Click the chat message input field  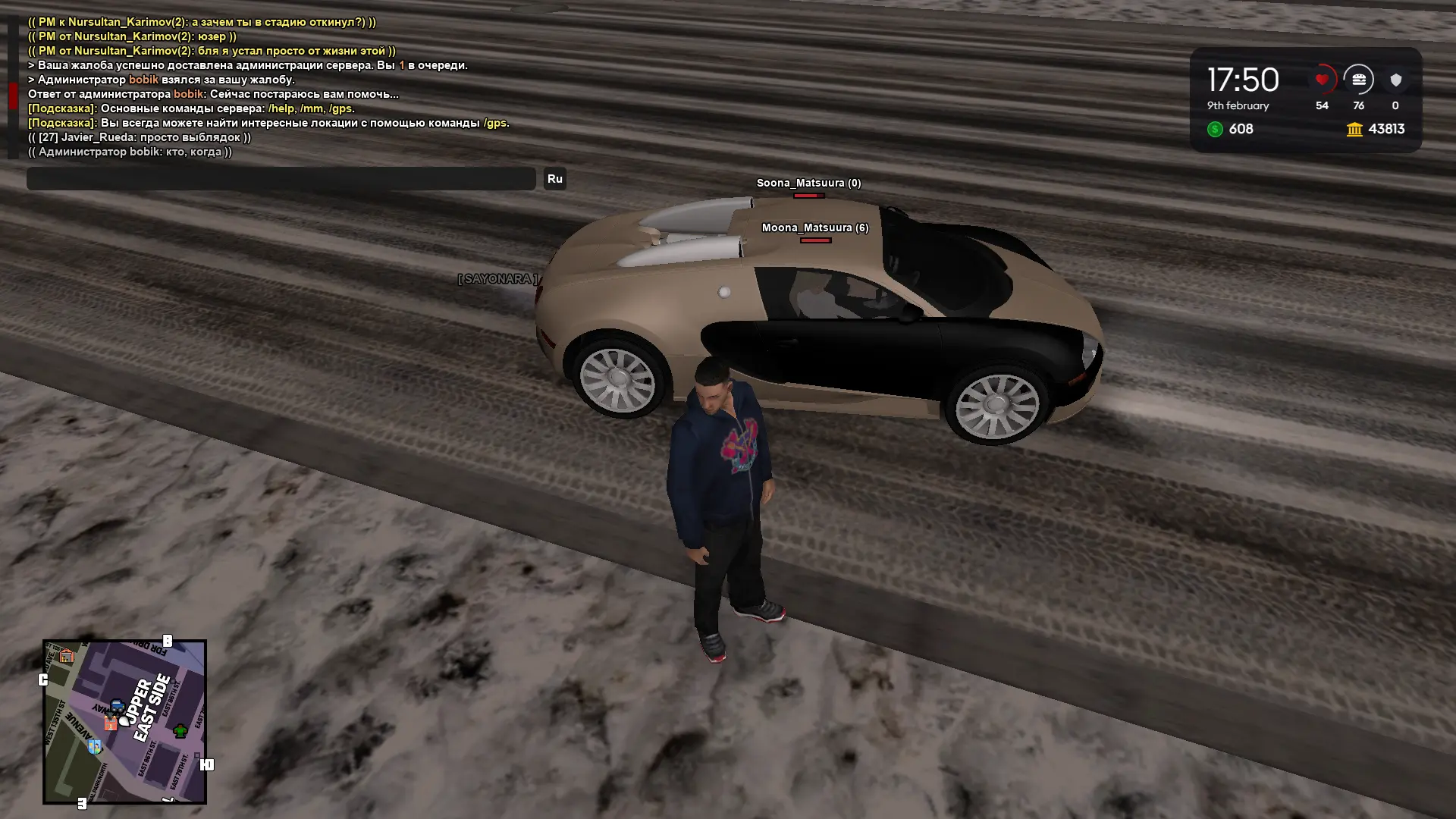[281, 179]
